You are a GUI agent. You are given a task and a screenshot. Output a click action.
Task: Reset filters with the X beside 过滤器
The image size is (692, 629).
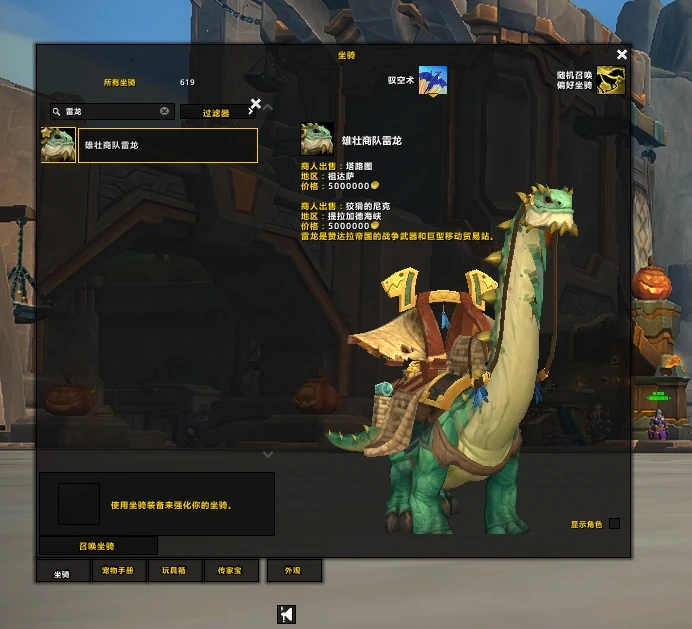[x=255, y=103]
